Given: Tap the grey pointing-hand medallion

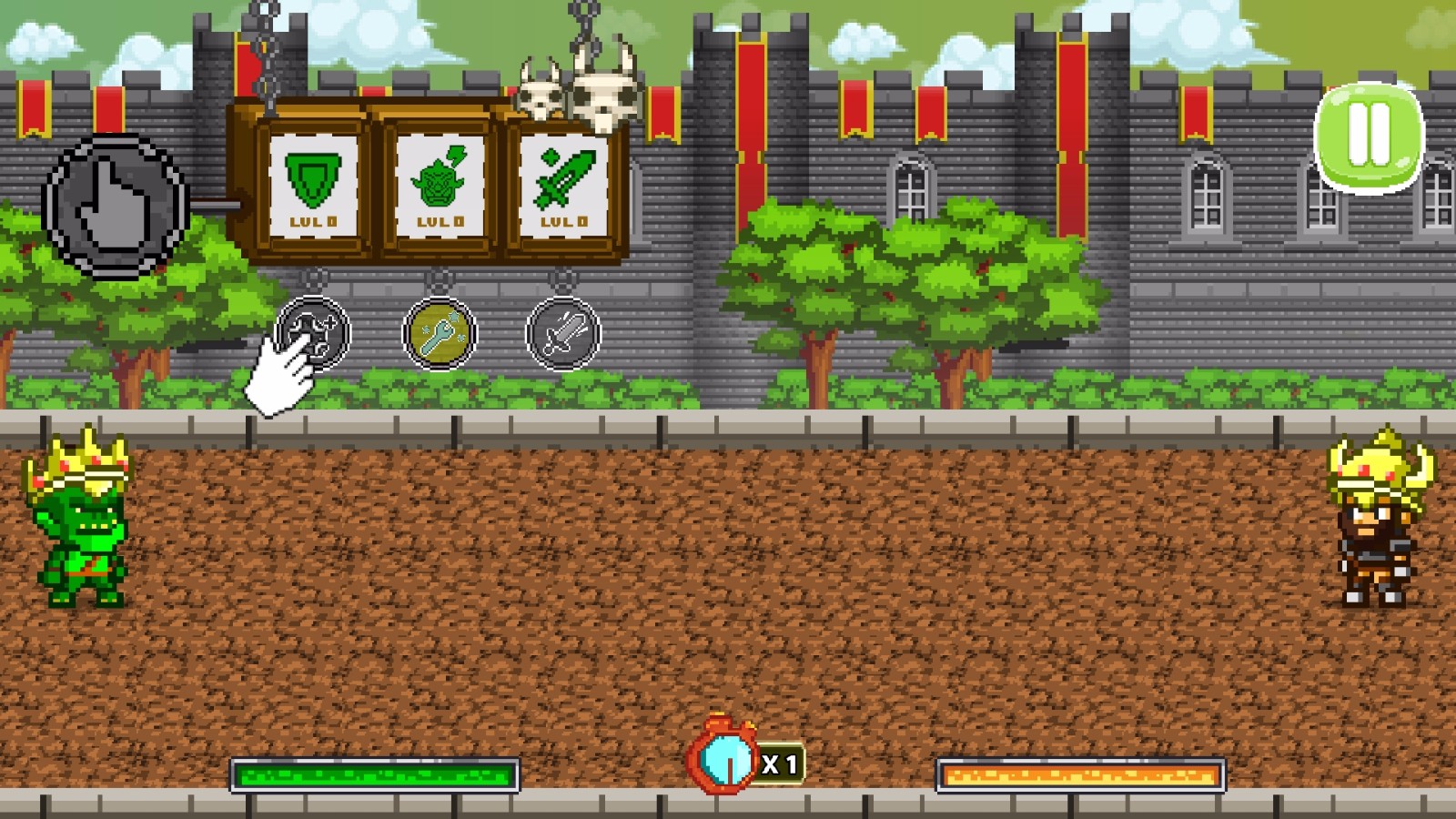Looking at the screenshot, I should (x=116, y=207).
